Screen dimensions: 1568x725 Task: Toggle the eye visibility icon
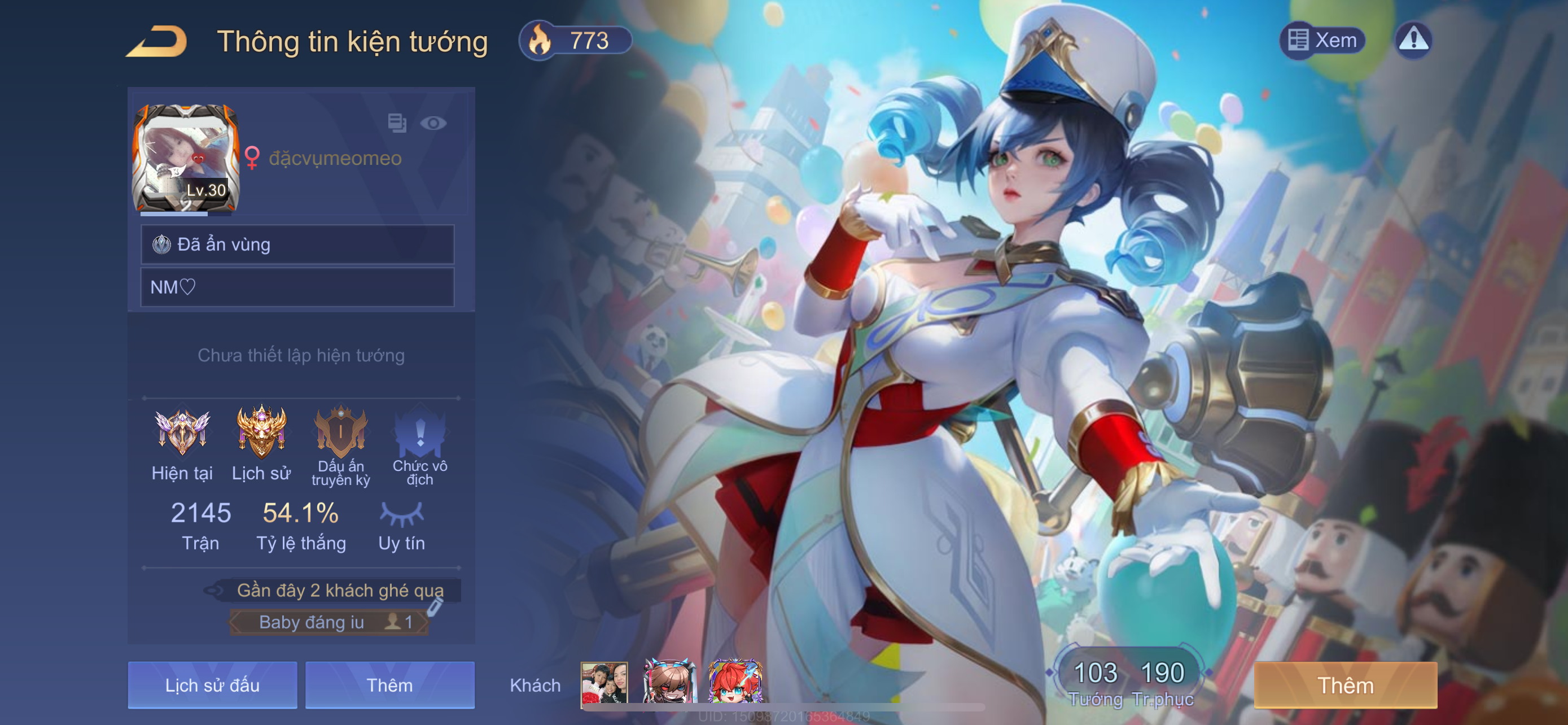coord(433,124)
